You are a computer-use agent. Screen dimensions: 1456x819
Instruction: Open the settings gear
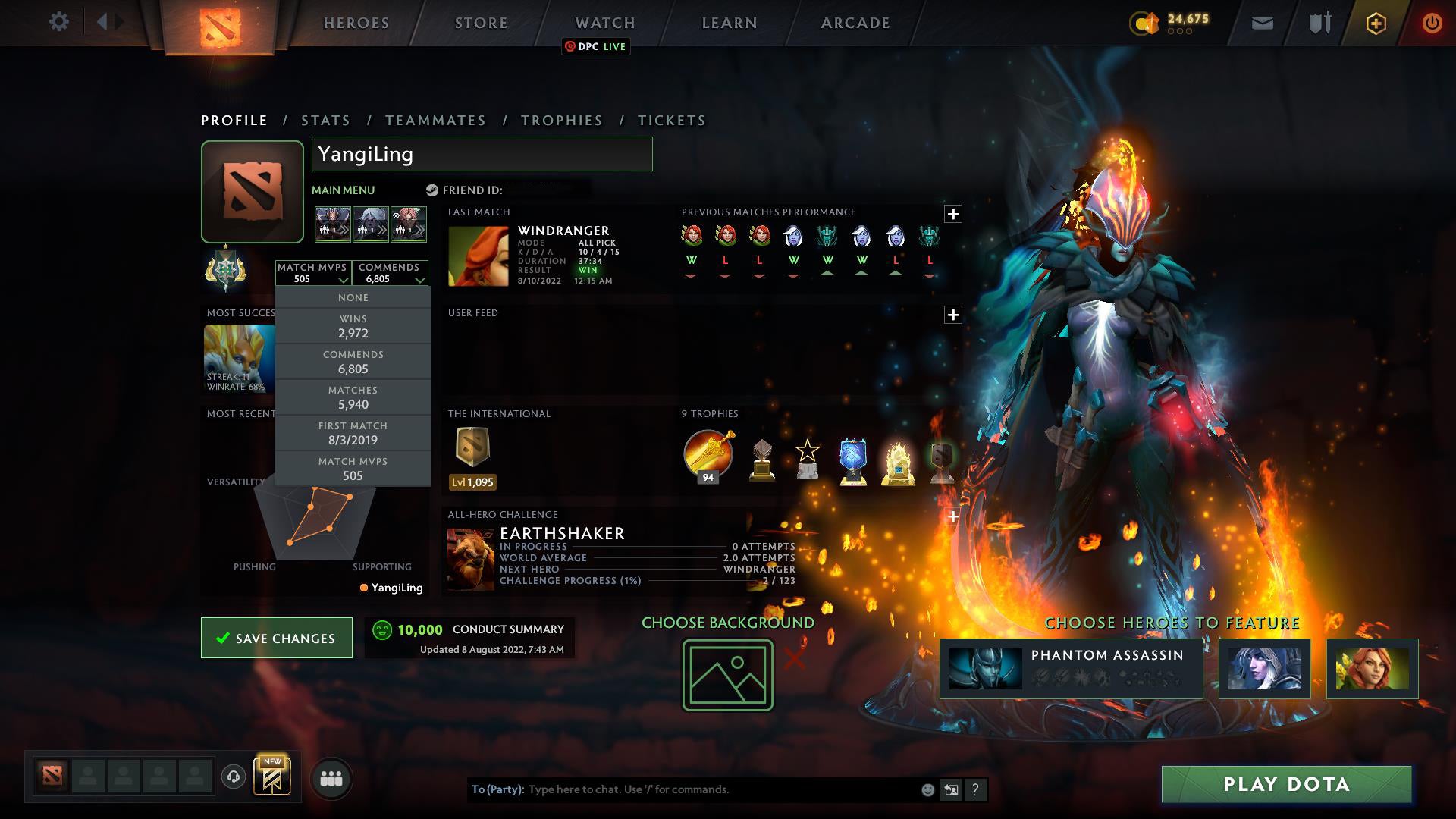point(59,22)
